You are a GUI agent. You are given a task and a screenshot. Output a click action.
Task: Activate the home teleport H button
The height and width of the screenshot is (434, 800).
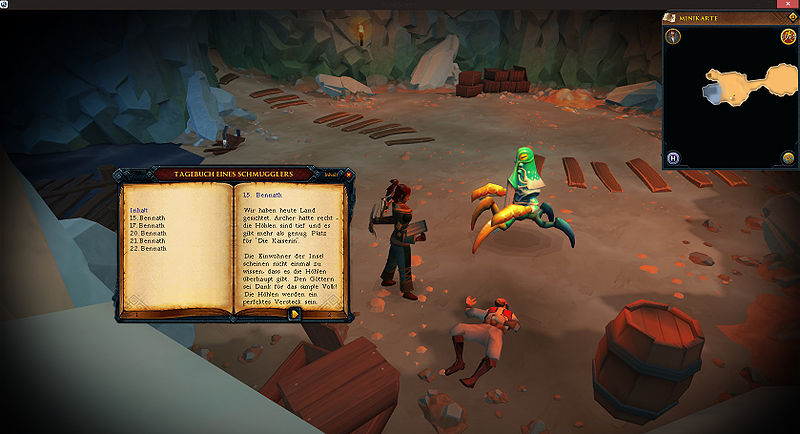point(674,158)
